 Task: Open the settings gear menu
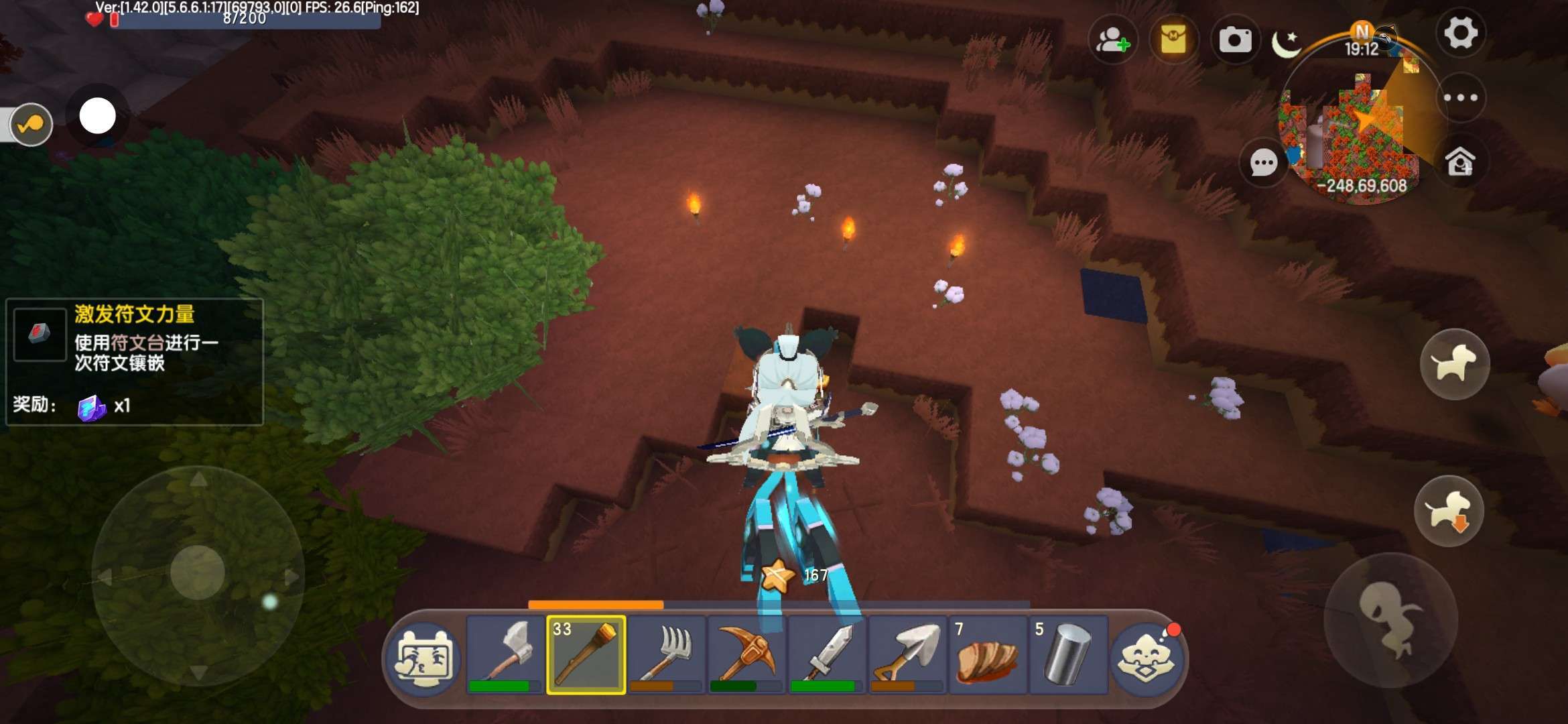1460,33
